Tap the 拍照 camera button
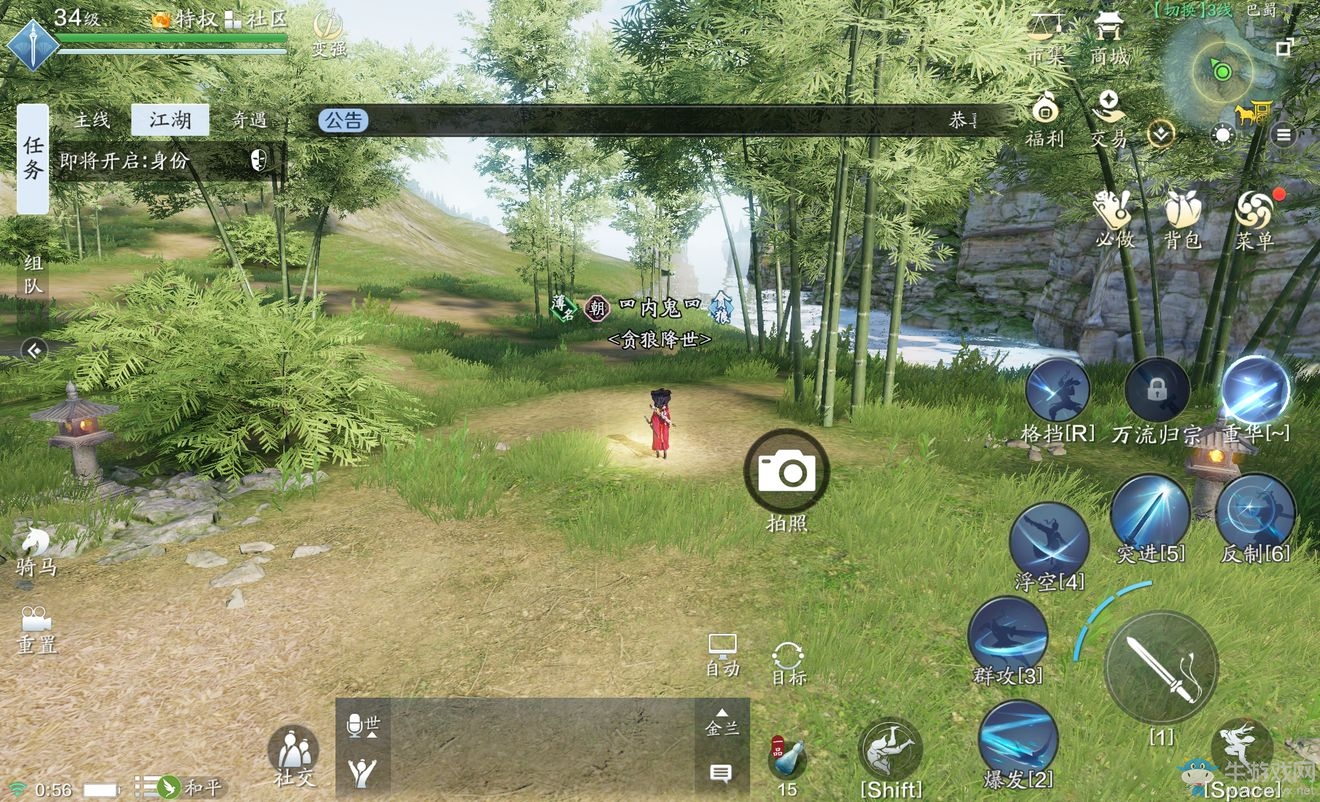The width and height of the screenshot is (1320, 802). (786, 472)
